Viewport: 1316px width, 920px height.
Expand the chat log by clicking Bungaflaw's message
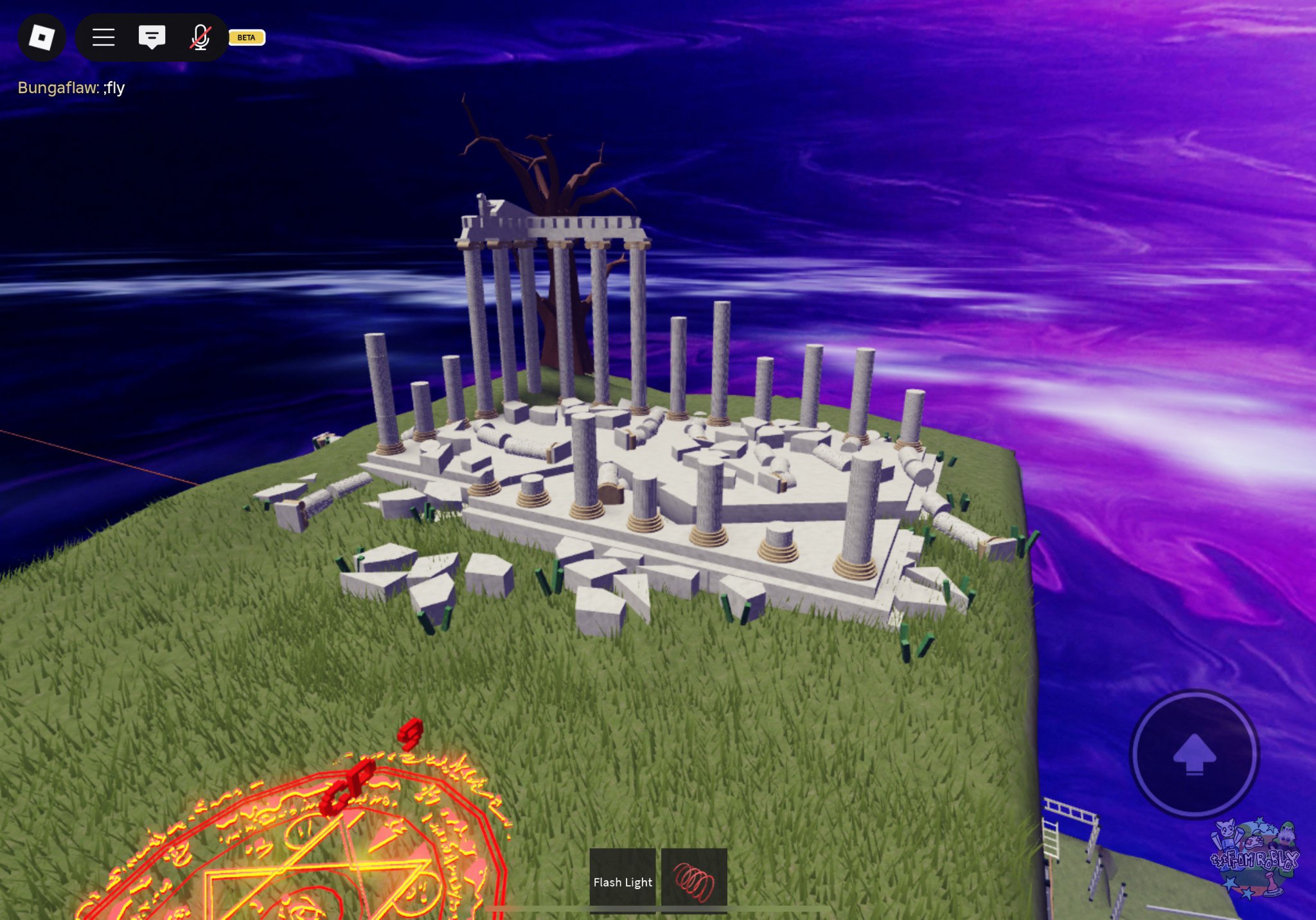click(x=71, y=88)
